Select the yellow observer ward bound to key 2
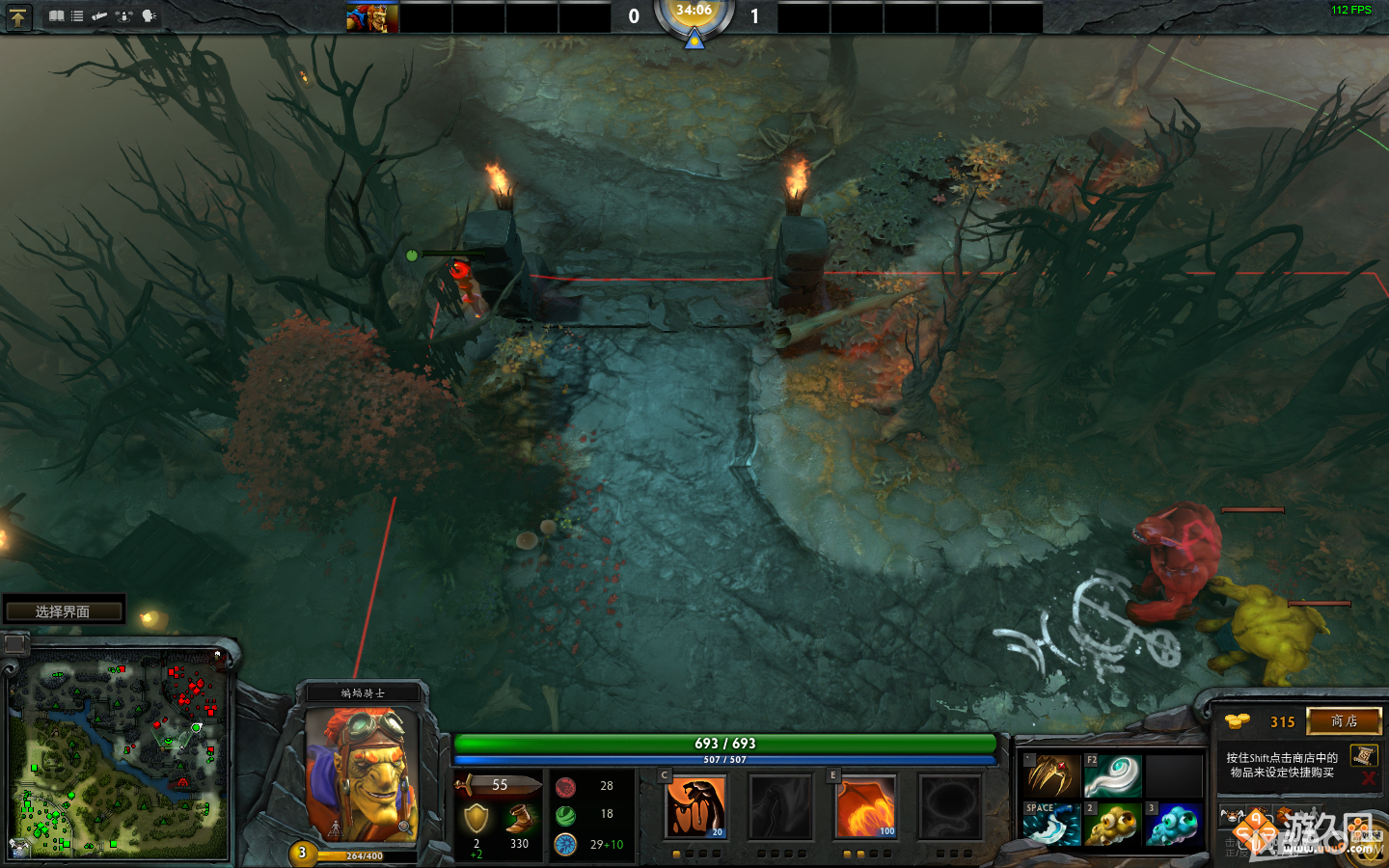 (1113, 825)
